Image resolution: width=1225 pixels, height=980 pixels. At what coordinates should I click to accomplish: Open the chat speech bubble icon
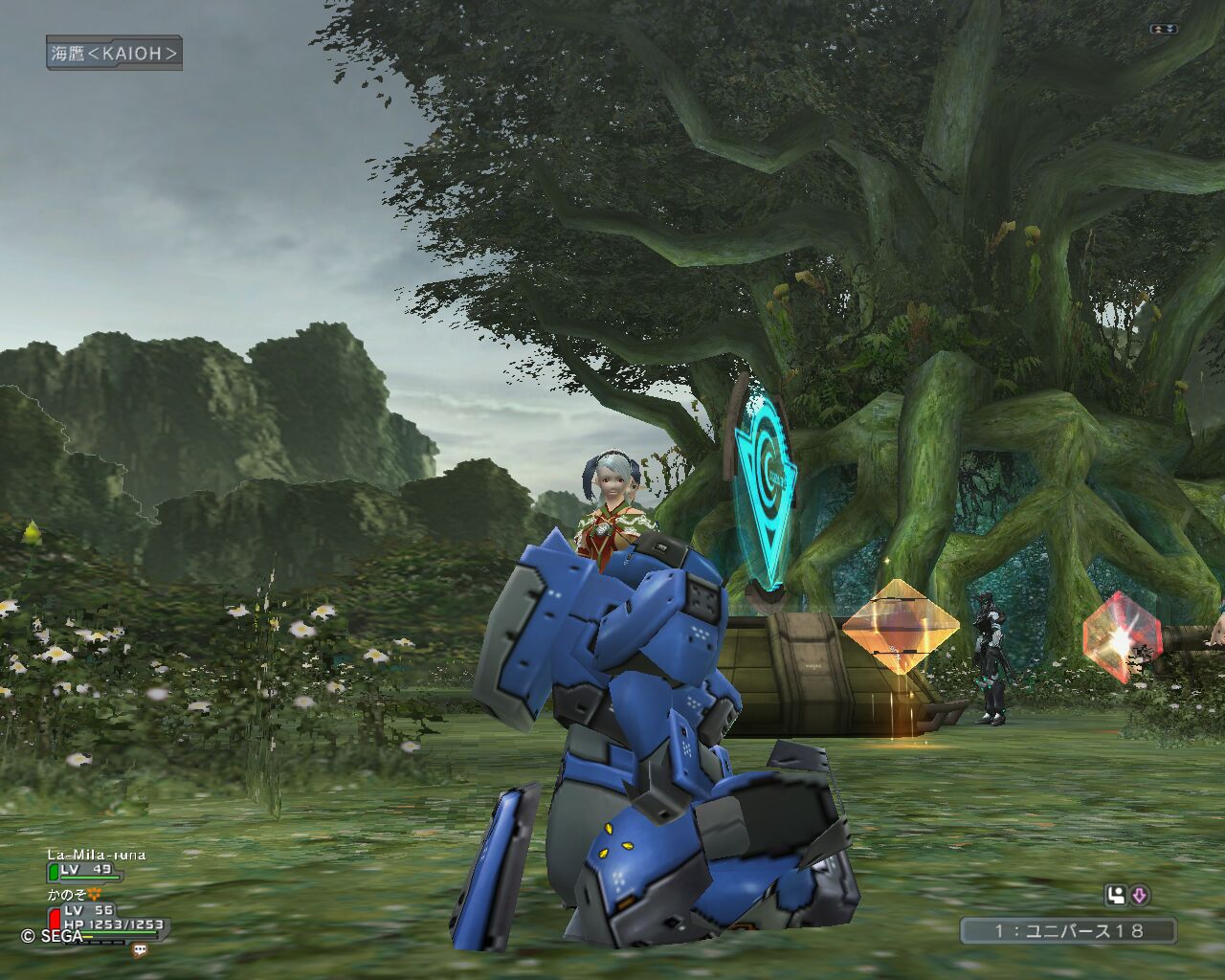click(x=141, y=950)
